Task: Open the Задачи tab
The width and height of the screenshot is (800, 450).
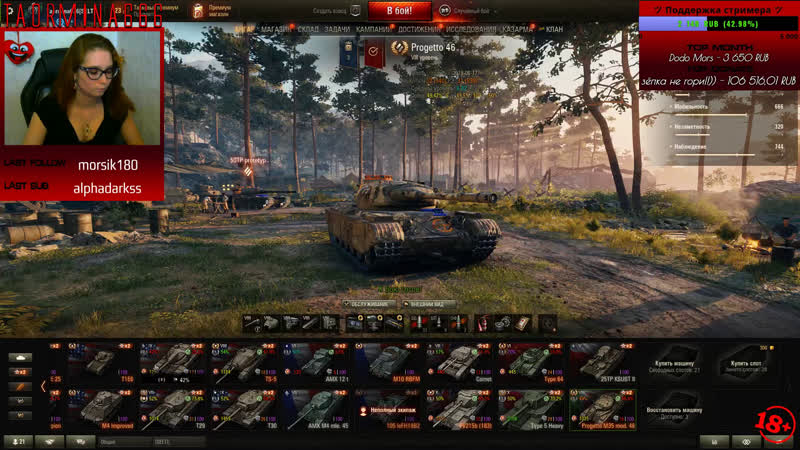Action: pos(338,29)
